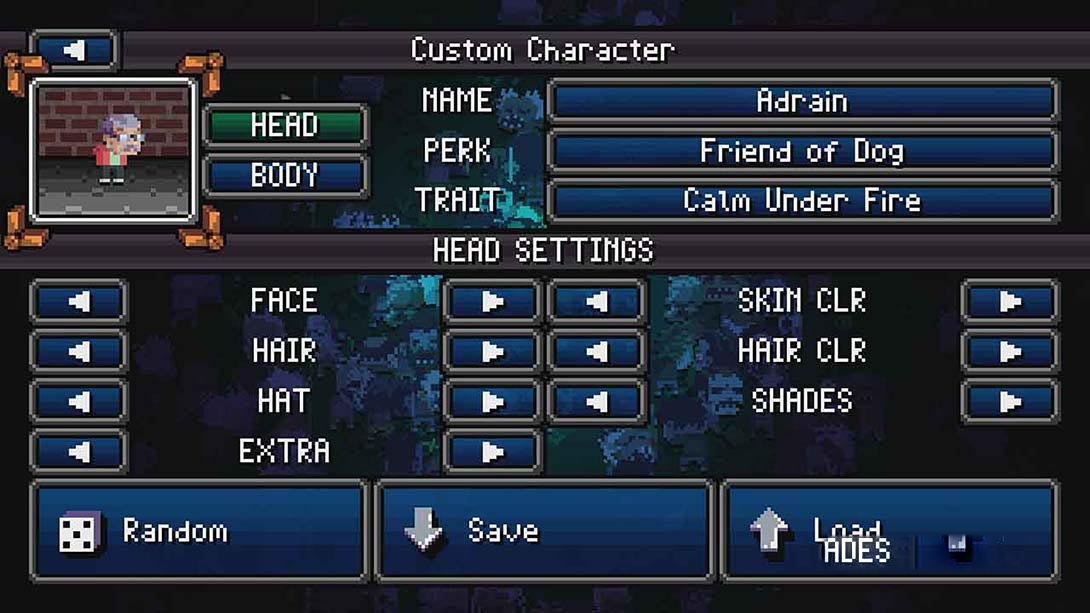
Task: Select the previous SKIN CLR option
Action: 596,301
